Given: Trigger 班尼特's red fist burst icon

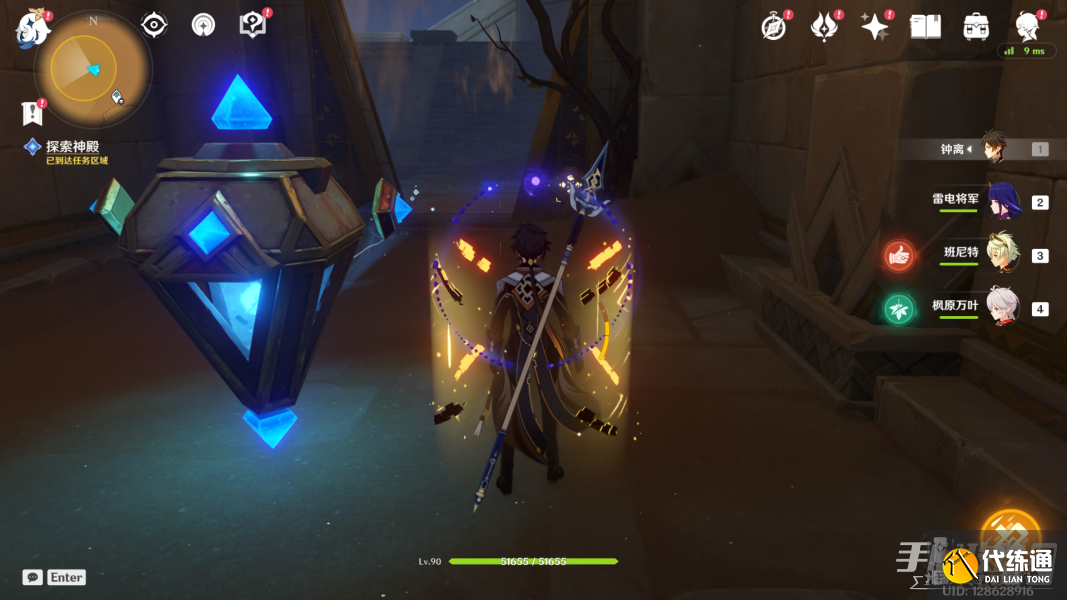Looking at the screenshot, I should [x=899, y=255].
